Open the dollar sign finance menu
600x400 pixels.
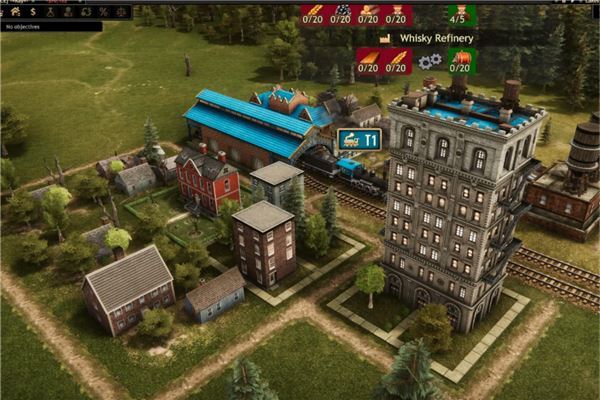[x=32, y=9]
